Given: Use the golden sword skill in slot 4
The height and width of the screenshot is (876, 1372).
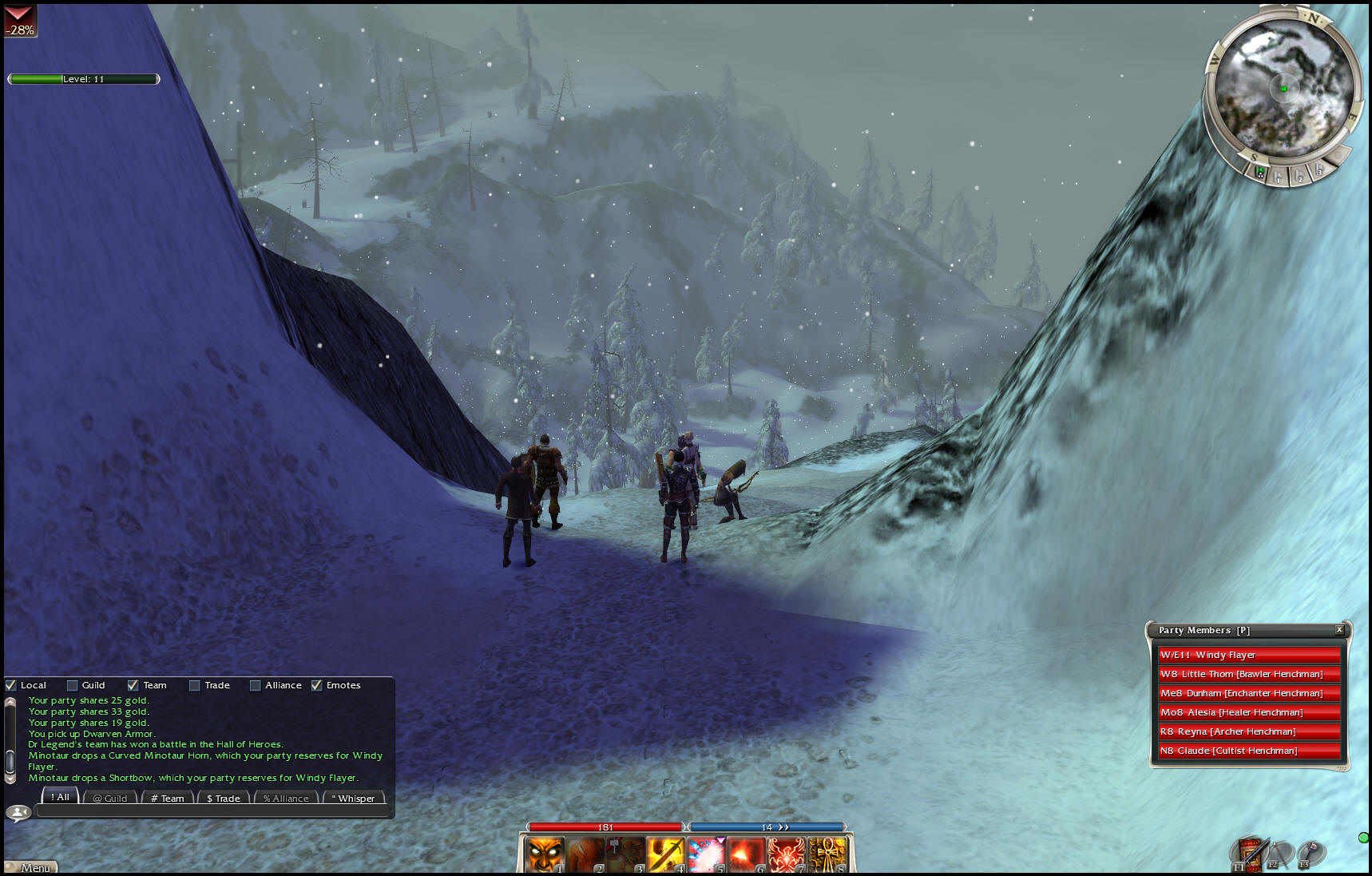Looking at the screenshot, I should tap(665, 854).
